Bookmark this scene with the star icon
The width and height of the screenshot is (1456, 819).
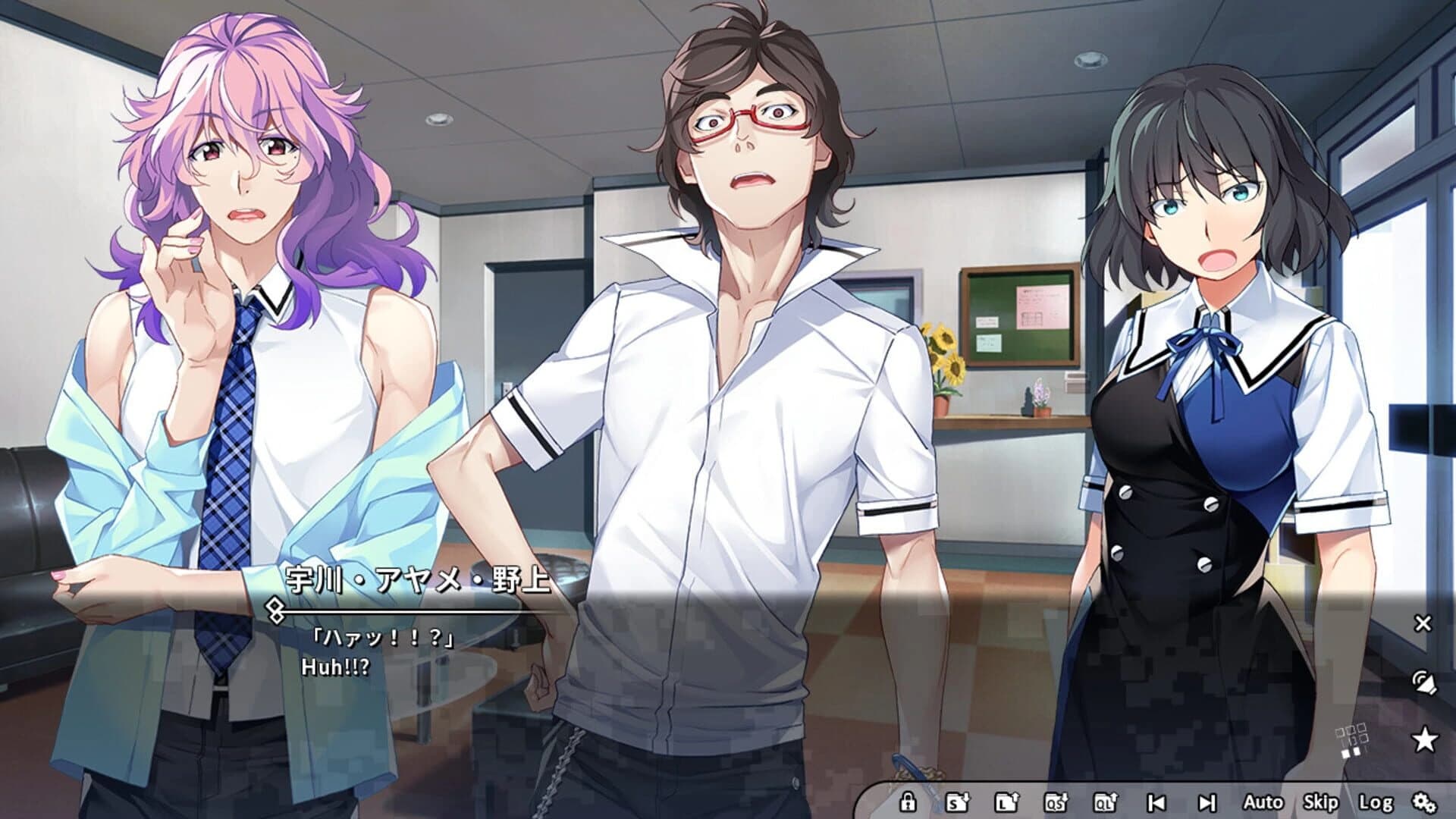coord(1424,737)
